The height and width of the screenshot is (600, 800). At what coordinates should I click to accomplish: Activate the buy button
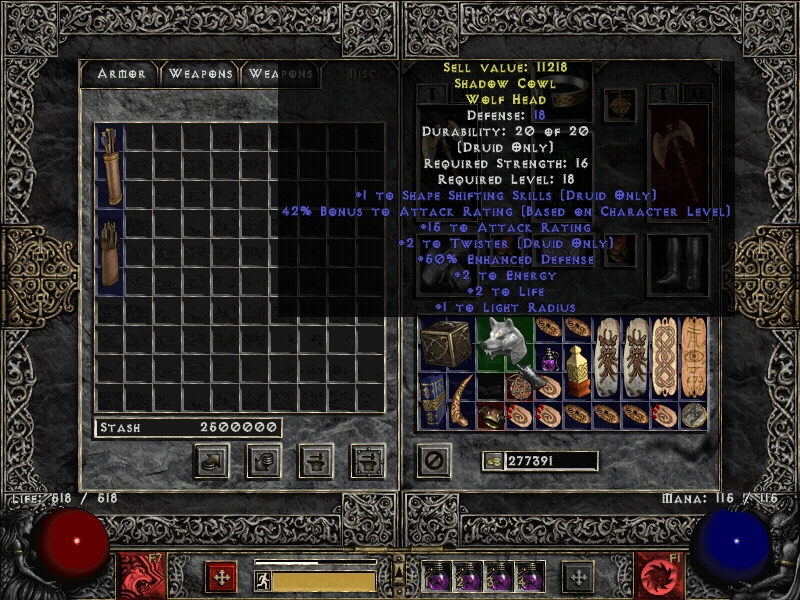[x=211, y=461]
